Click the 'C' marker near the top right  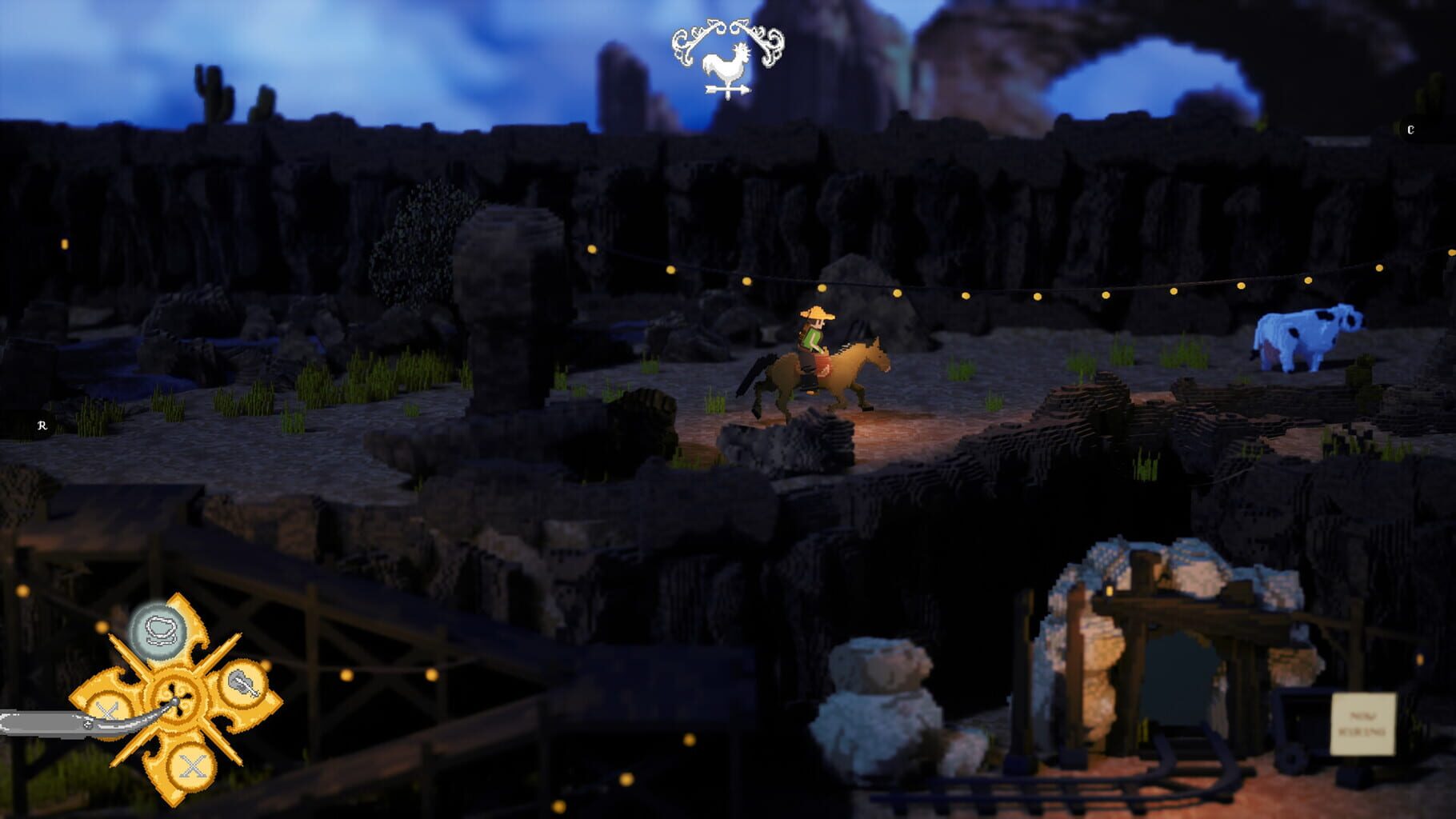pyautogui.click(x=1412, y=127)
